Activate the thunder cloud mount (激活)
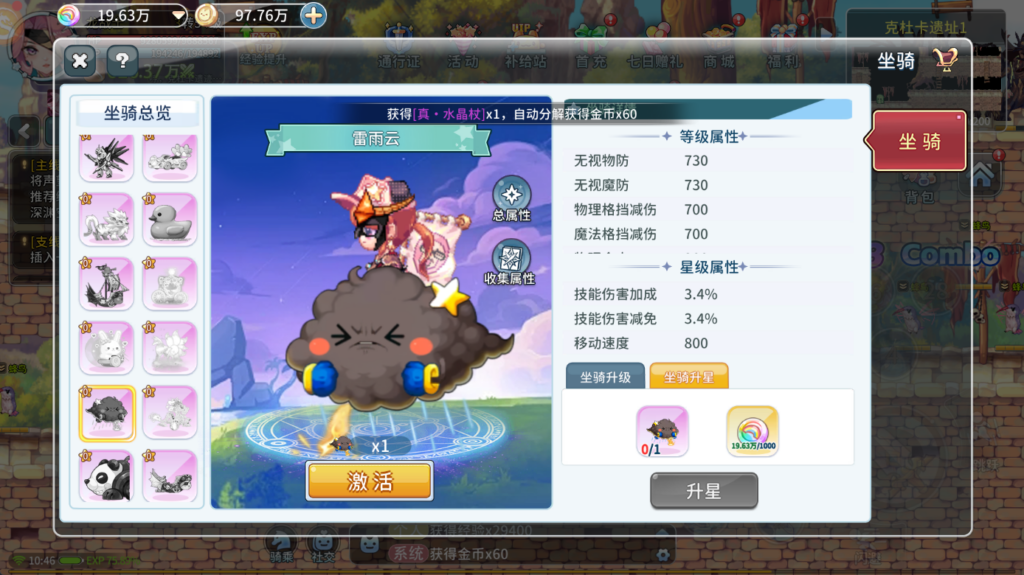Screen dimensions: 1024x575 click(x=369, y=481)
